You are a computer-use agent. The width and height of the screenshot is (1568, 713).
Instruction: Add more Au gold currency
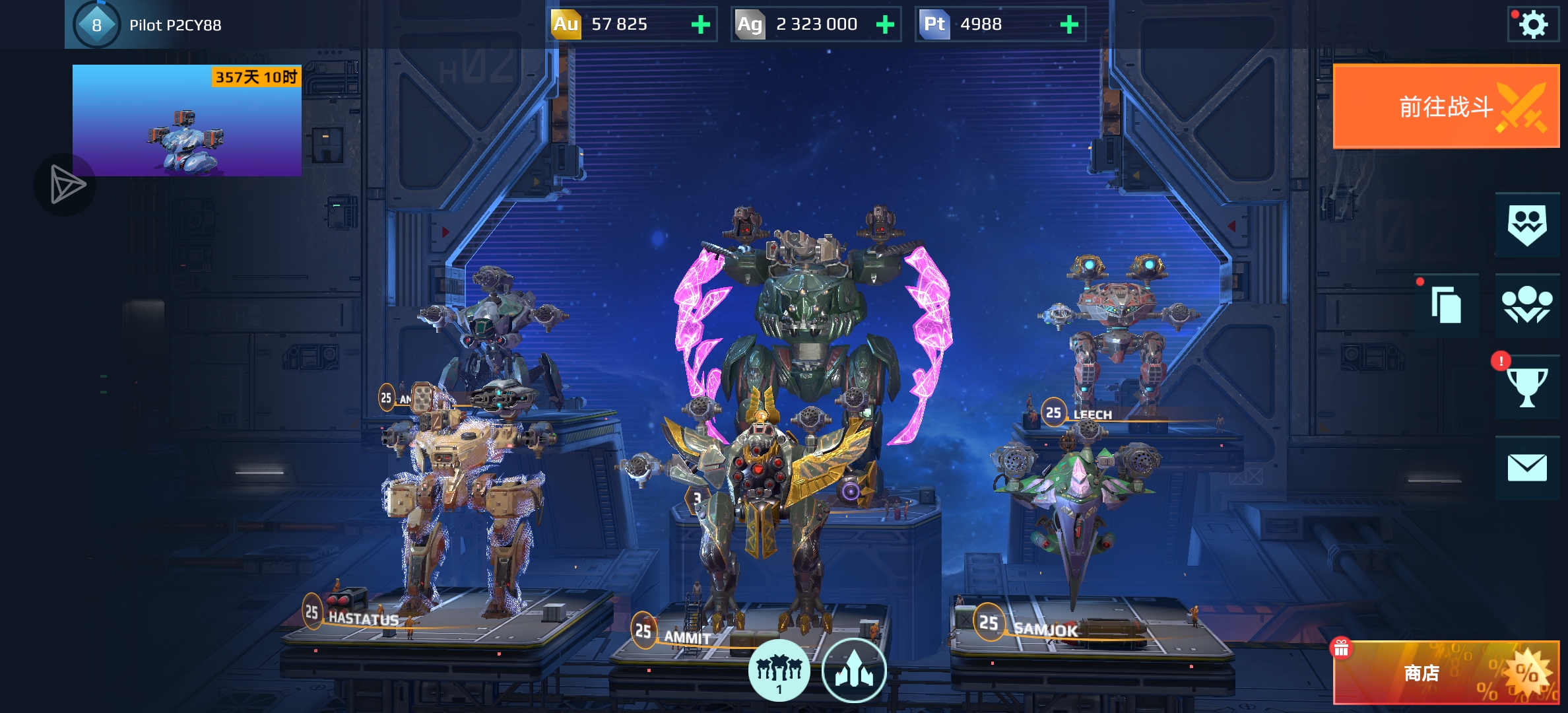click(x=700, y=25)
